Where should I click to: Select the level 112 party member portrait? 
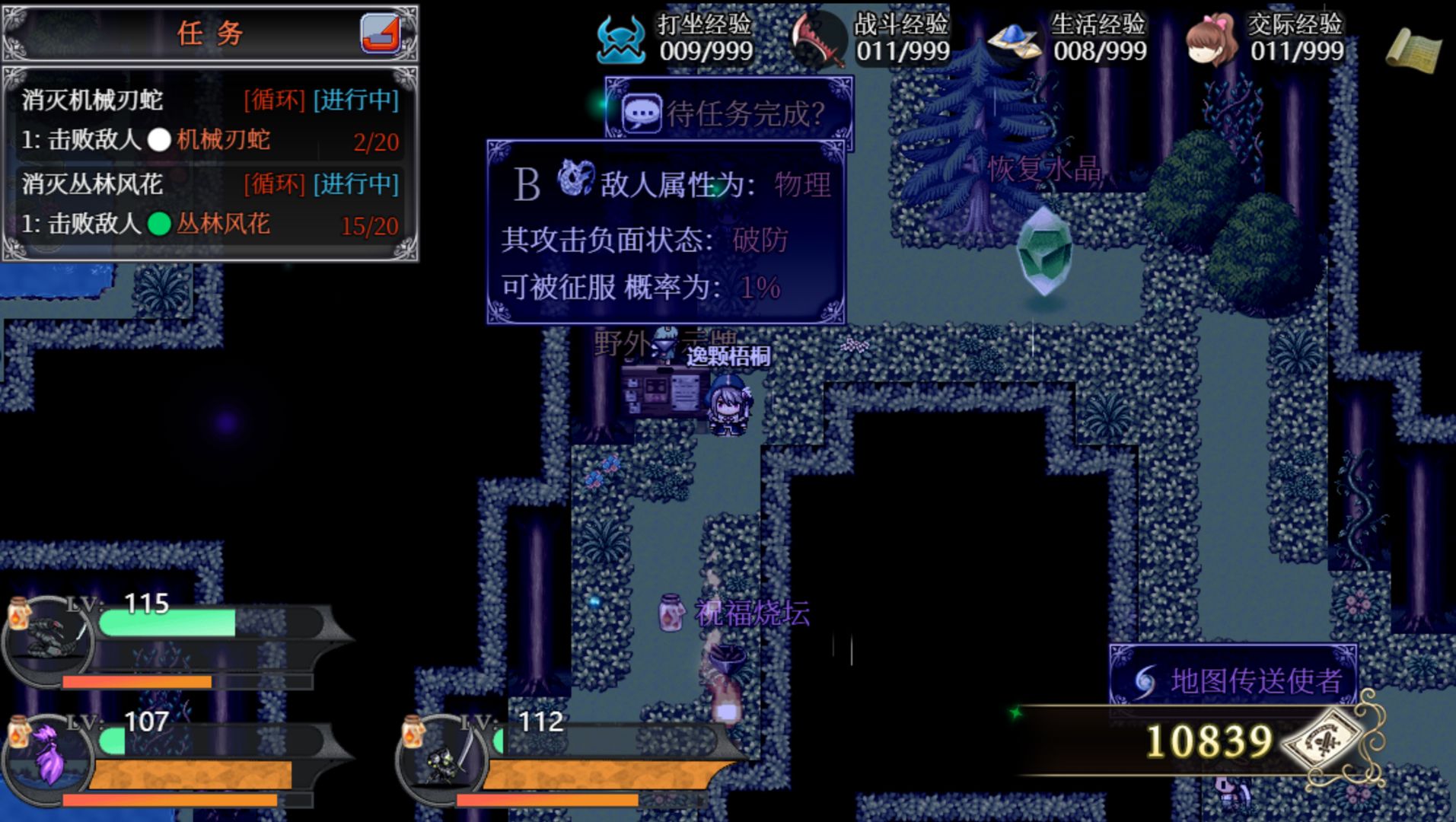[443, 758]
